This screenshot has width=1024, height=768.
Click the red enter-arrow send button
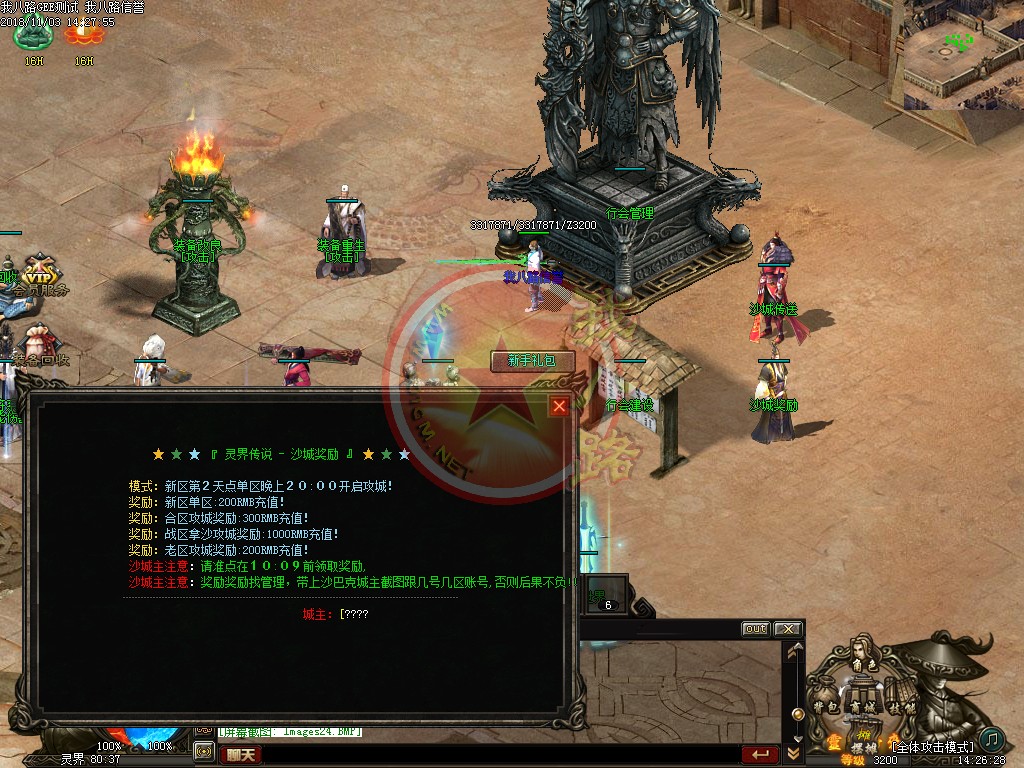tap(760, 754)
